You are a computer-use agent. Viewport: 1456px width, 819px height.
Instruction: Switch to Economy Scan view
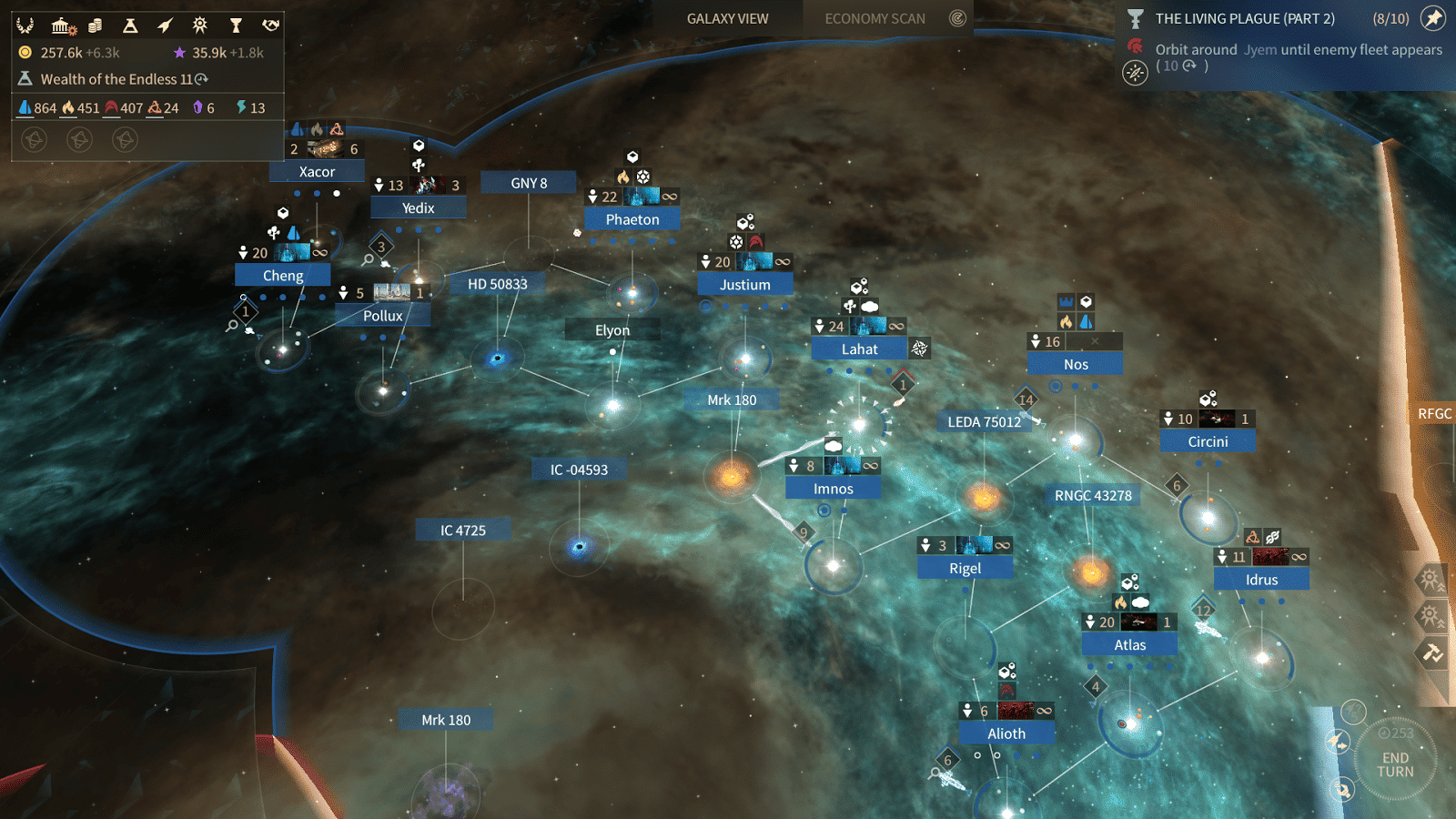click(875, 18)
